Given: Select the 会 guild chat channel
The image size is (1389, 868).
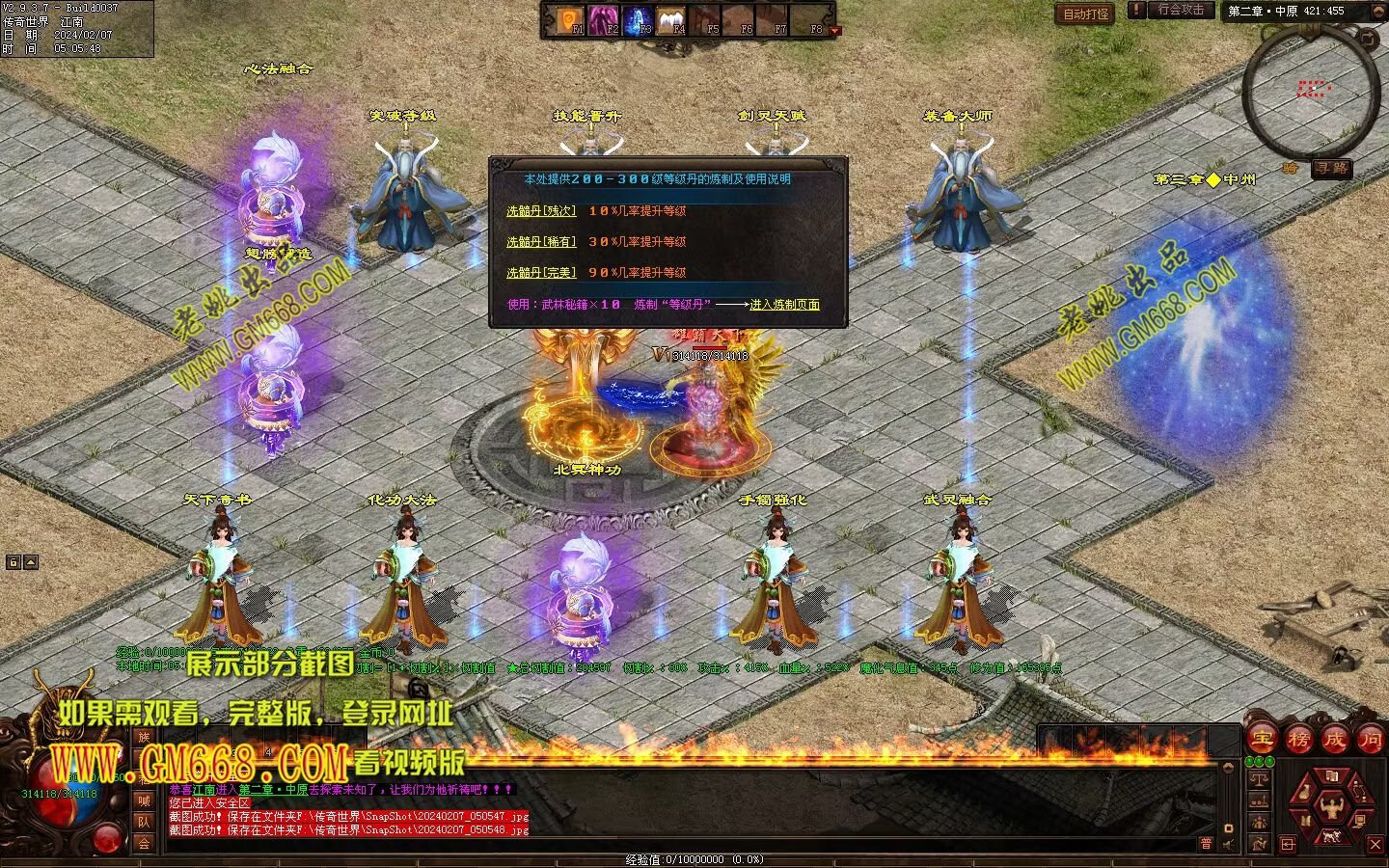Looking at the screenshot, I should coord(144,843).
